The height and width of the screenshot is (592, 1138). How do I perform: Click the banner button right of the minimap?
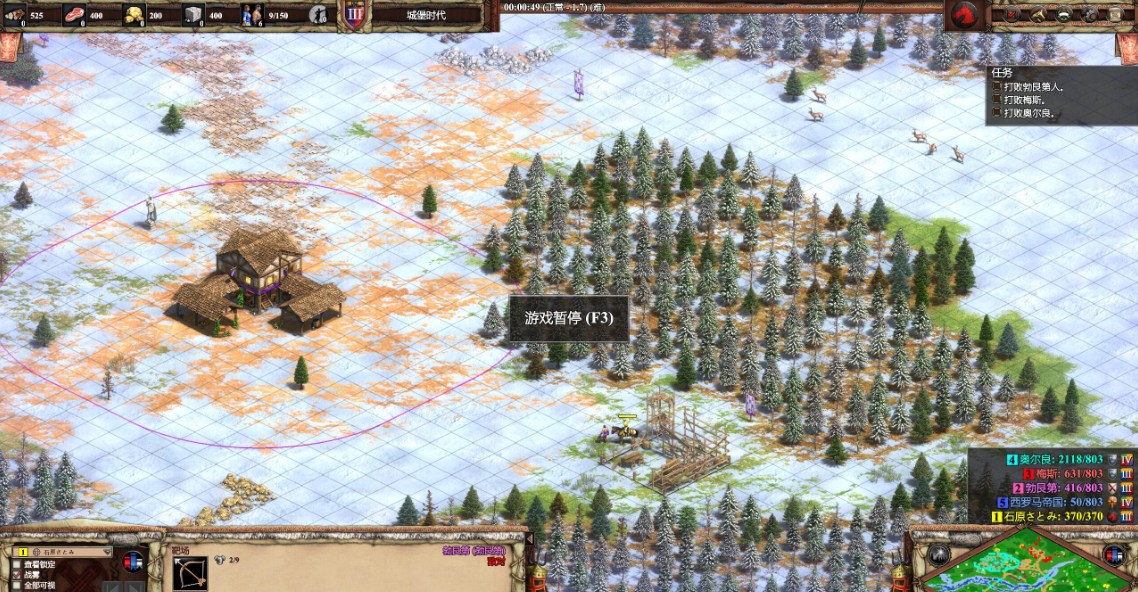tap(1114, 555)
